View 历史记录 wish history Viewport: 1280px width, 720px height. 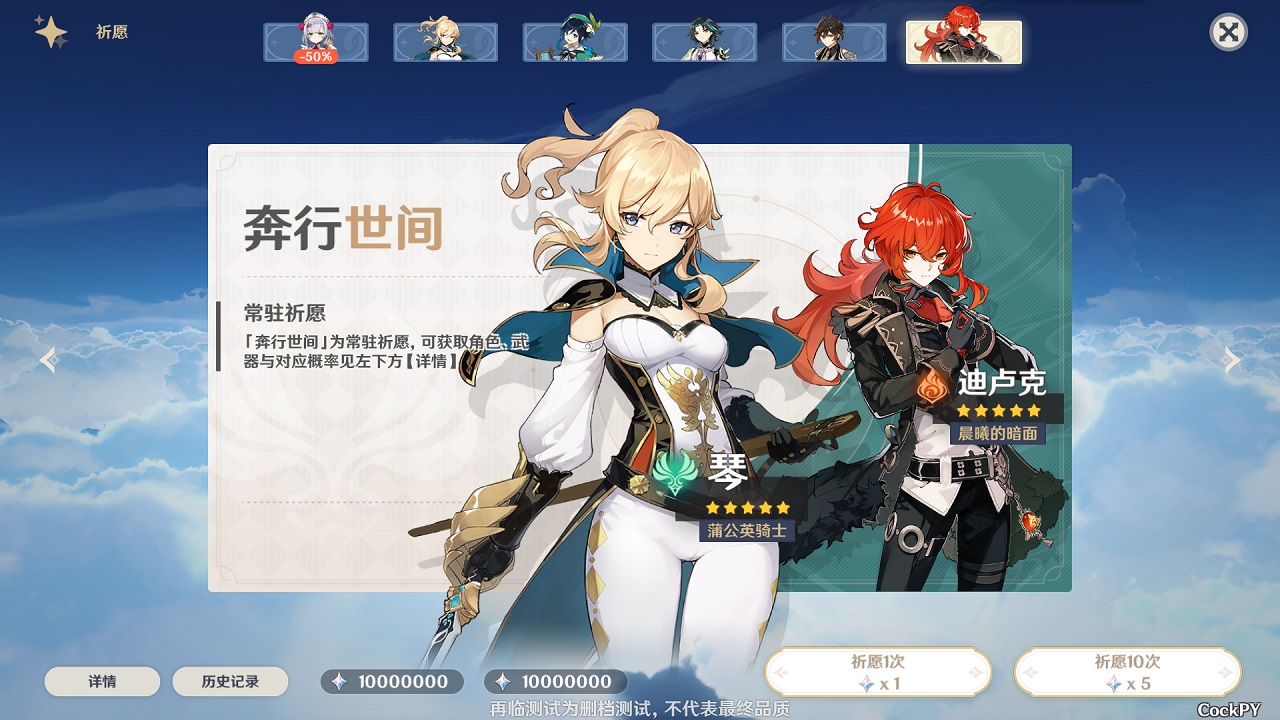[x=230, y=682]
